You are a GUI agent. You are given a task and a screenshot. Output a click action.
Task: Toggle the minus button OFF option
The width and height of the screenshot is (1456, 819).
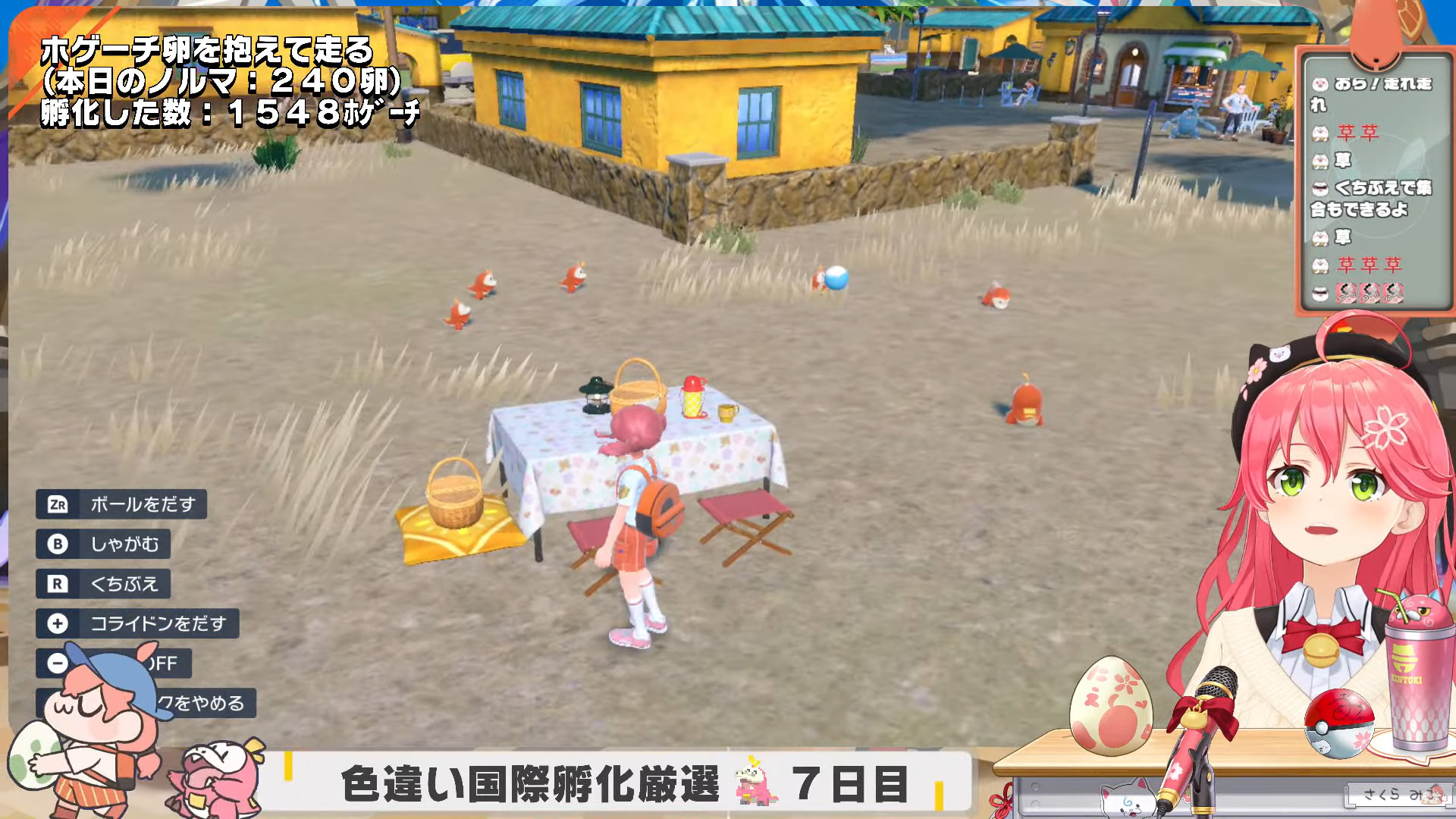[59, 664]
